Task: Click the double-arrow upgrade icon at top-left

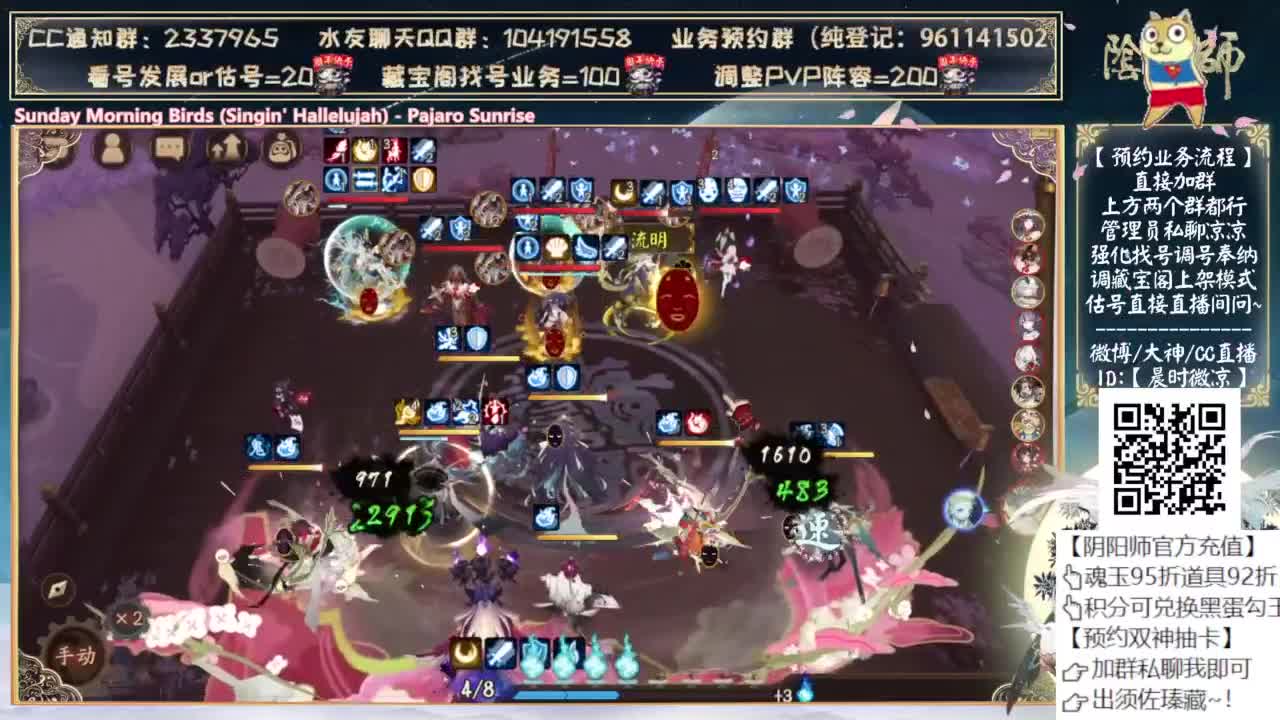Action: point(225,148)
